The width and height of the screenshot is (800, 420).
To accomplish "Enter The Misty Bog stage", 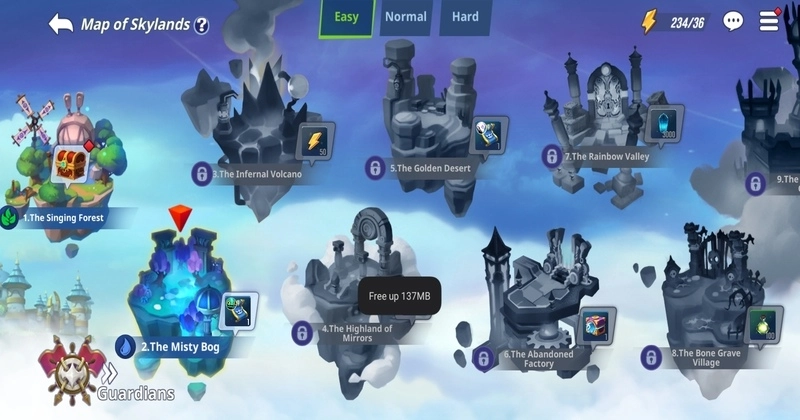I will [x=180, y=290].
